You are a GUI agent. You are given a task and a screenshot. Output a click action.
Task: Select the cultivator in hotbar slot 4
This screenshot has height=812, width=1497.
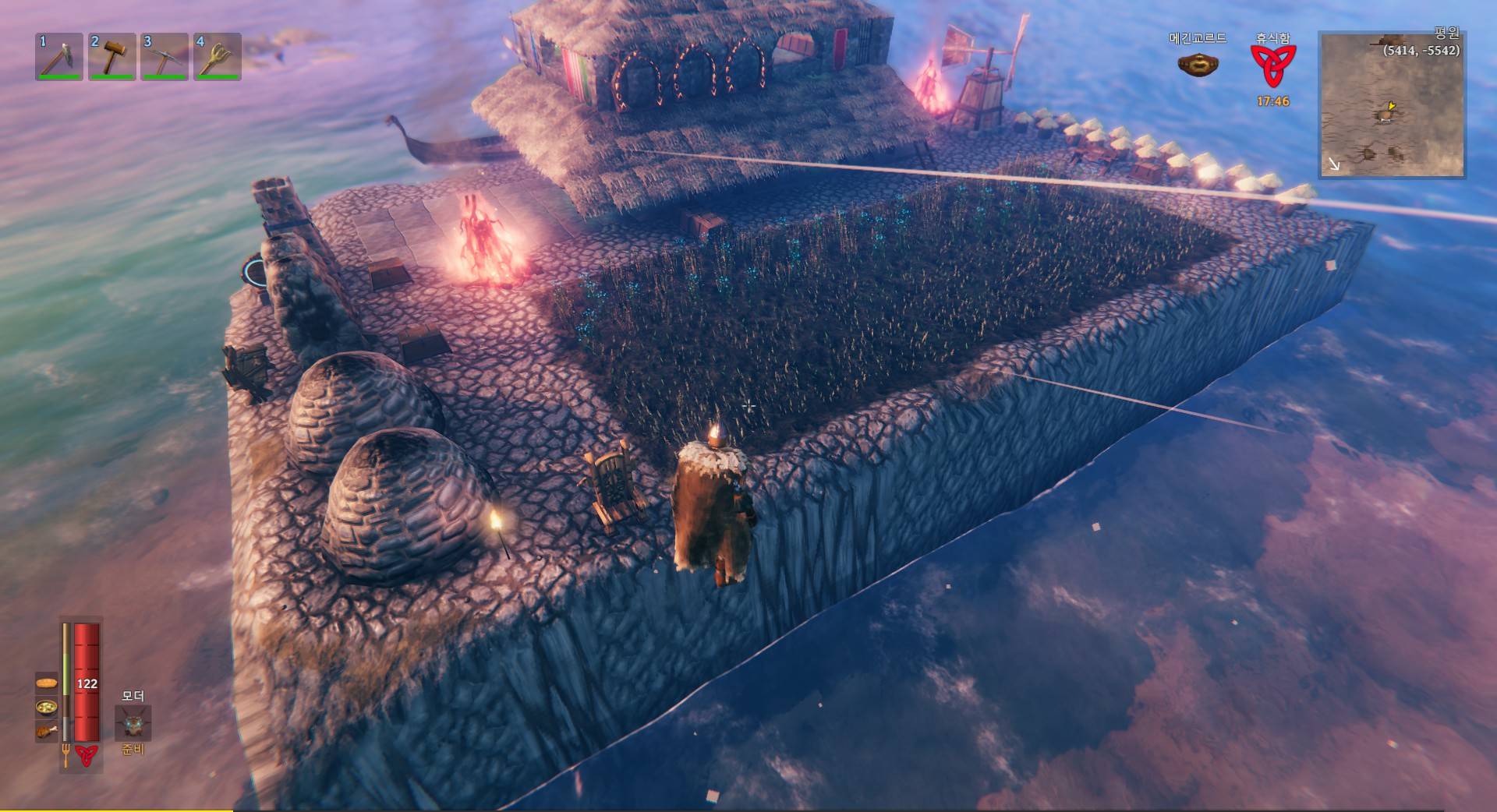coord(217,56)
